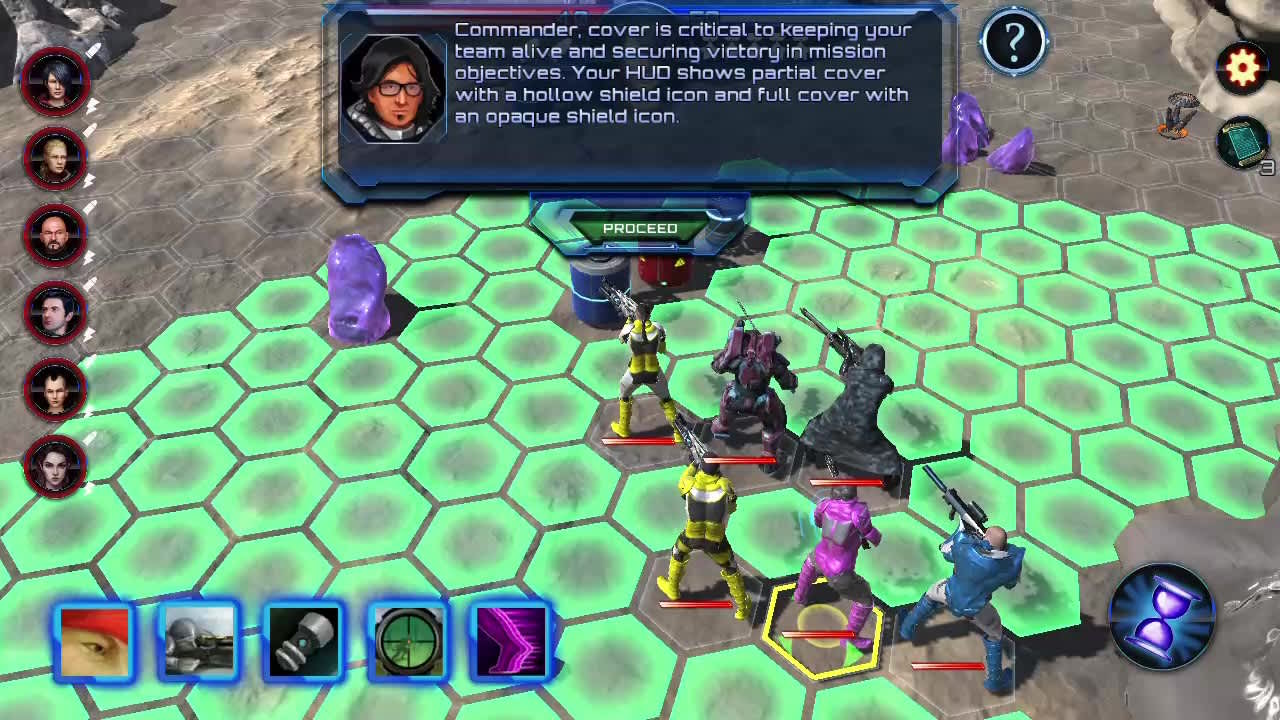Select the top squad member portrait
Image resolution: width=1280 pixels, height=720 pixels.
click(55, 83)
